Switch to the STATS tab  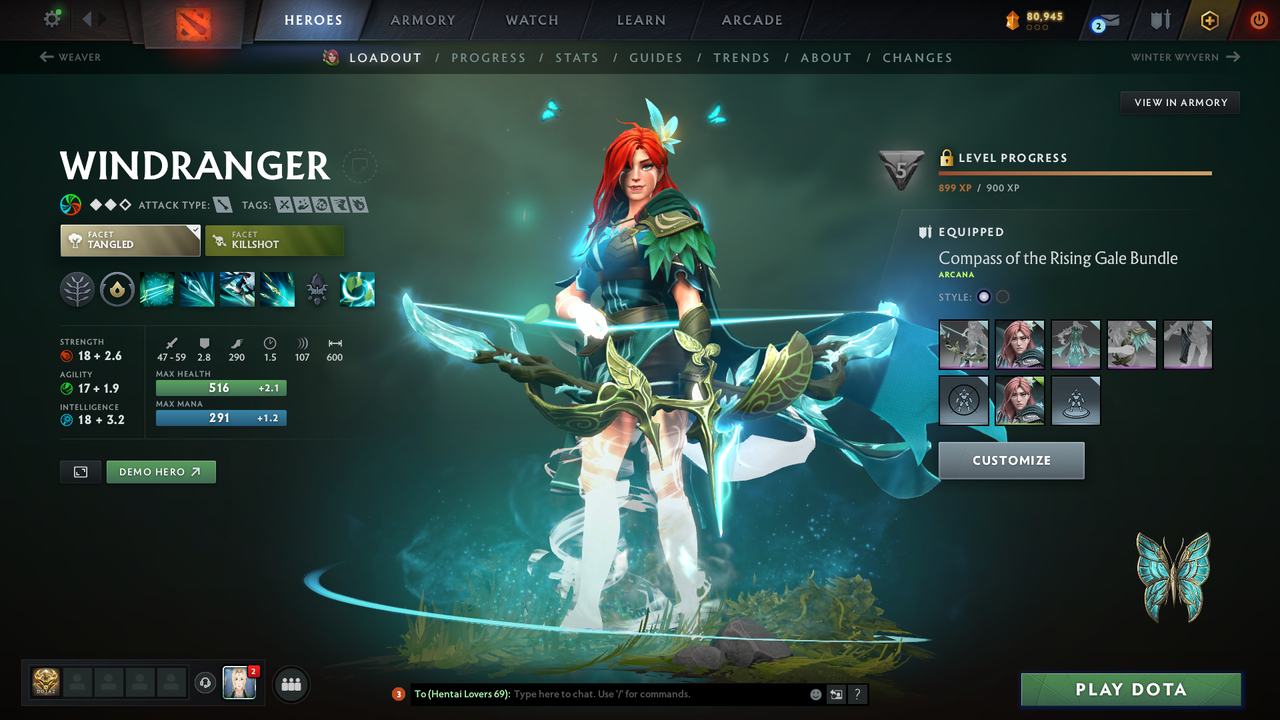577,57
